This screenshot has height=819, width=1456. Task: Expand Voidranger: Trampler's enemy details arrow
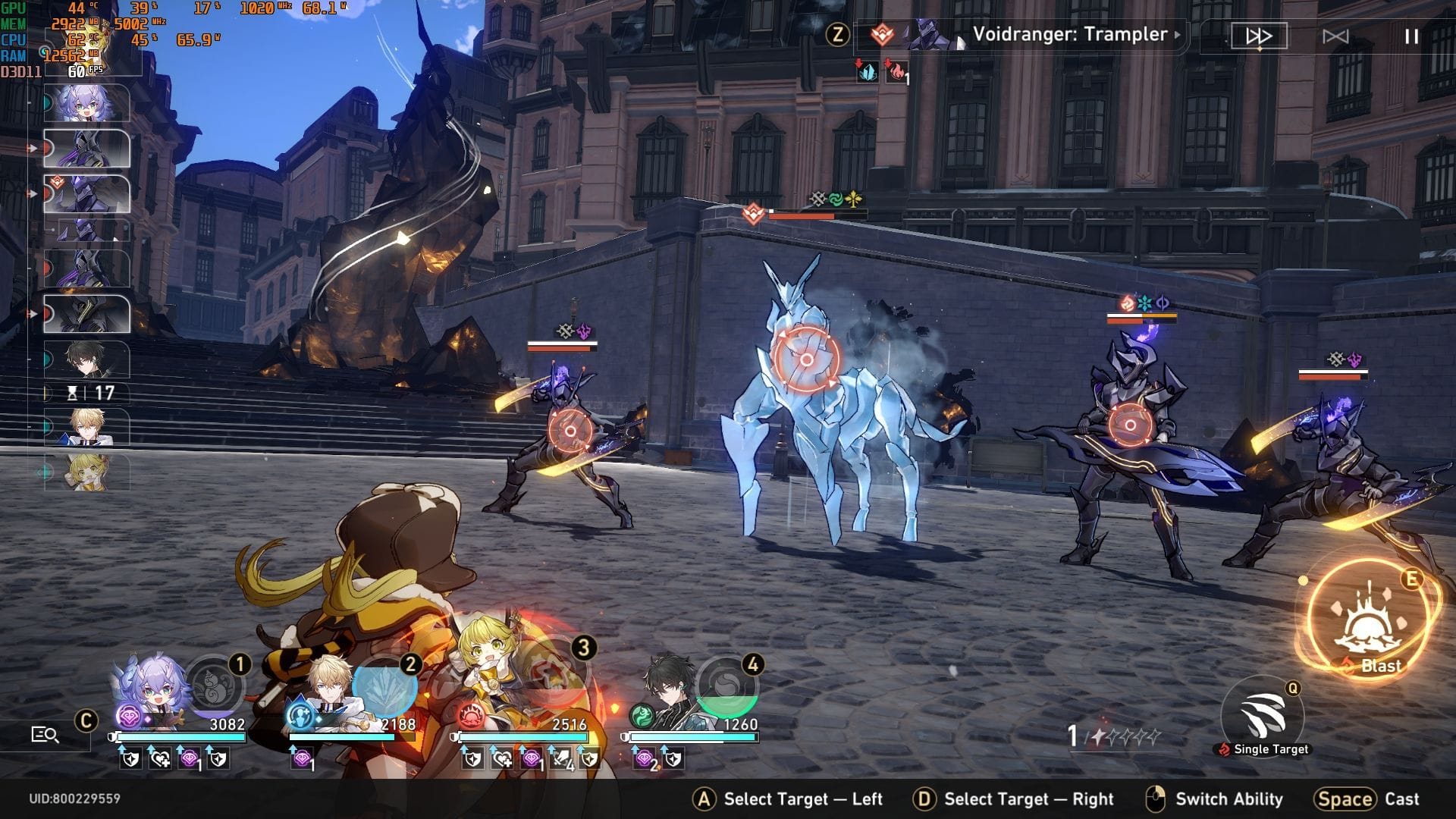1178,35
